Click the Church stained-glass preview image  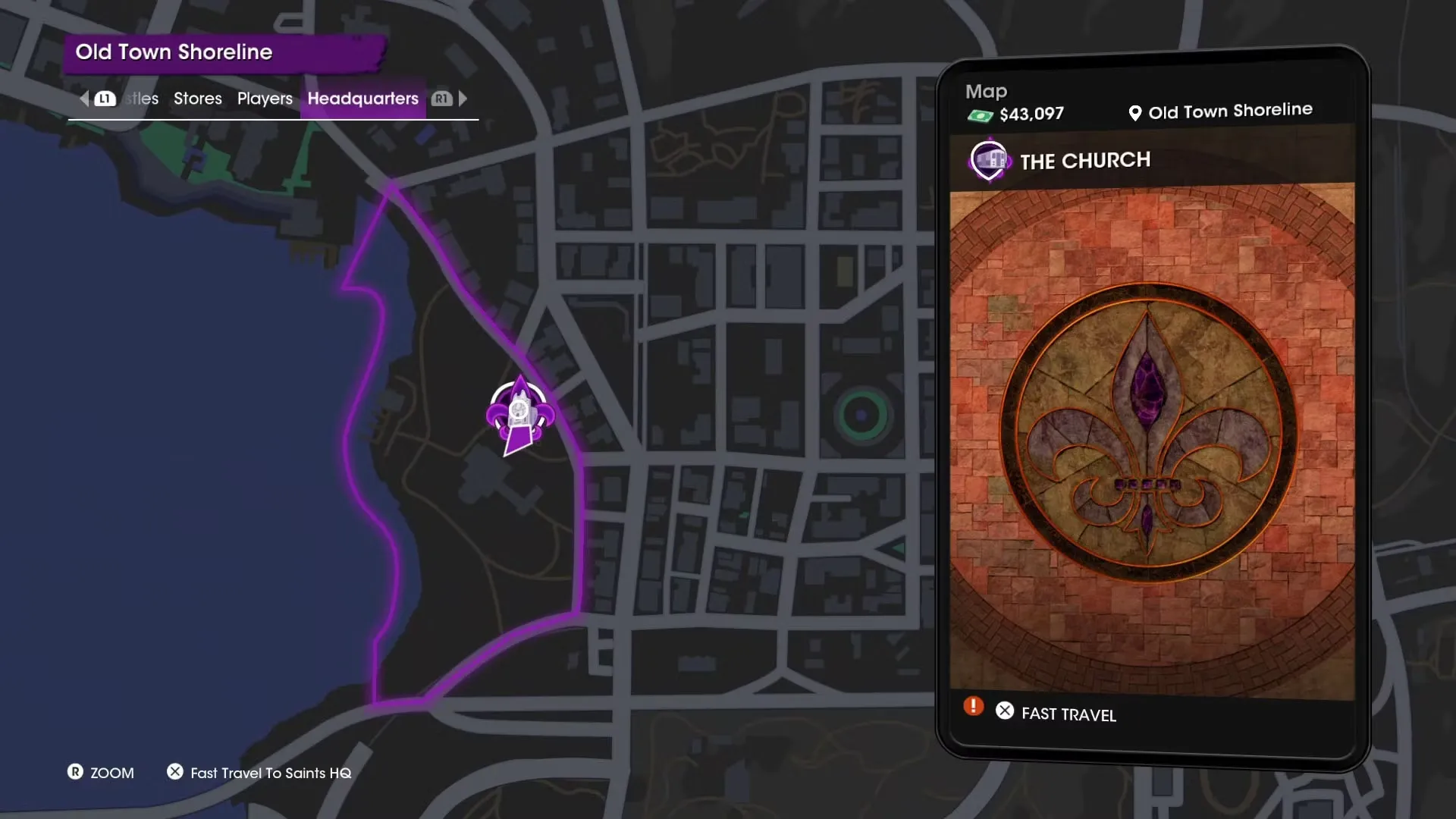[x=1151, y=440]
